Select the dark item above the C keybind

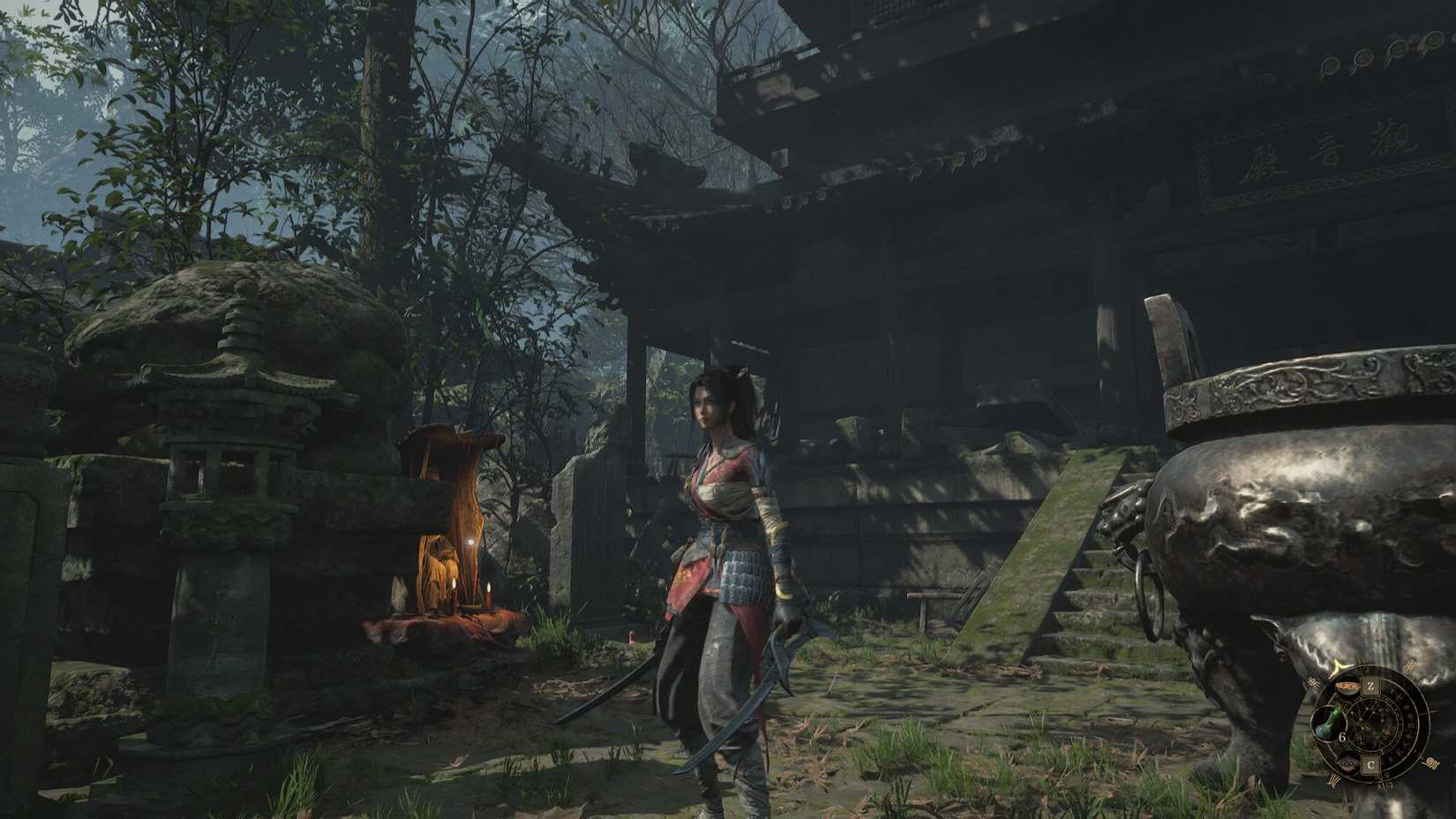point(1348,764)
